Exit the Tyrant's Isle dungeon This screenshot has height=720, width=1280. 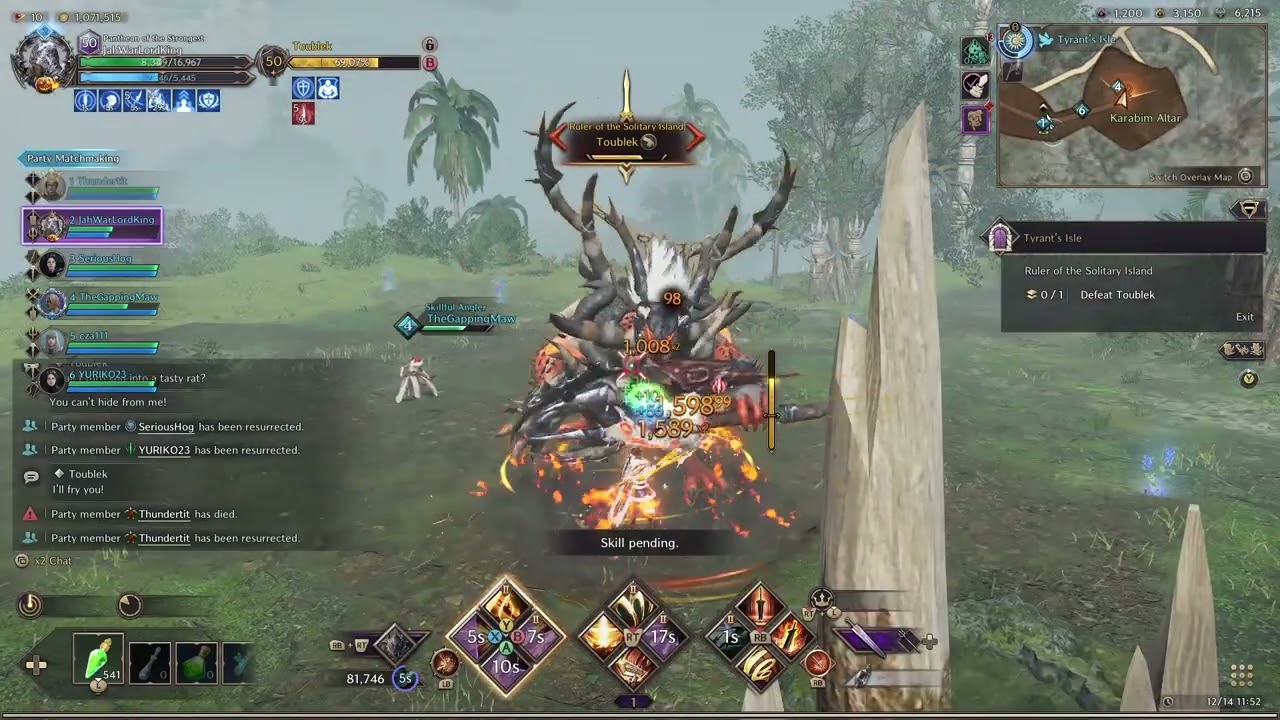tap(1244, 317)
